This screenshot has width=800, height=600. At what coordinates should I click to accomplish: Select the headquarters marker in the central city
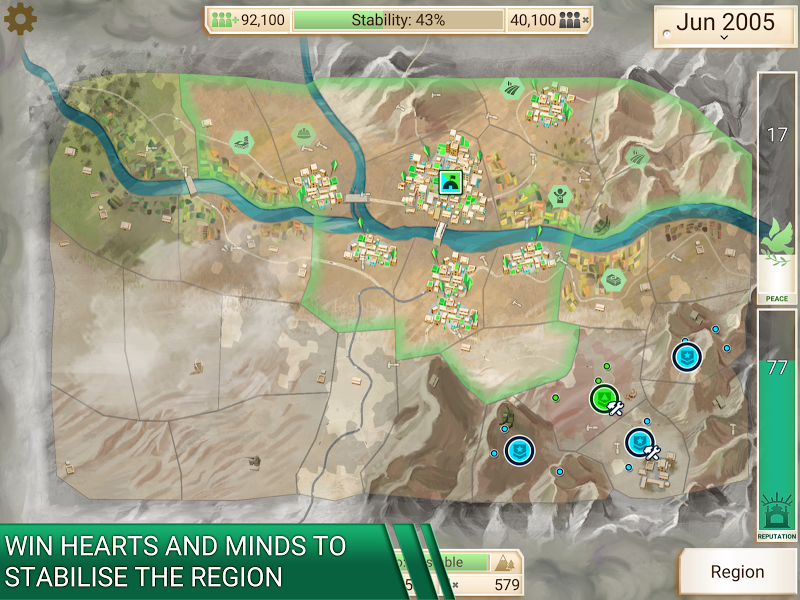pyautogui.click(x=451, y=181)
